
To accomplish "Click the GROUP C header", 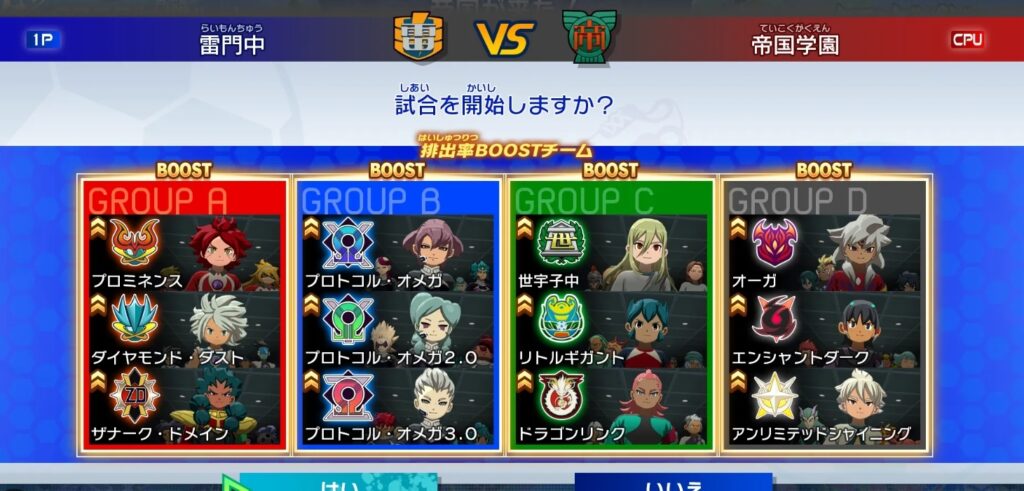I will coord(585,201).
